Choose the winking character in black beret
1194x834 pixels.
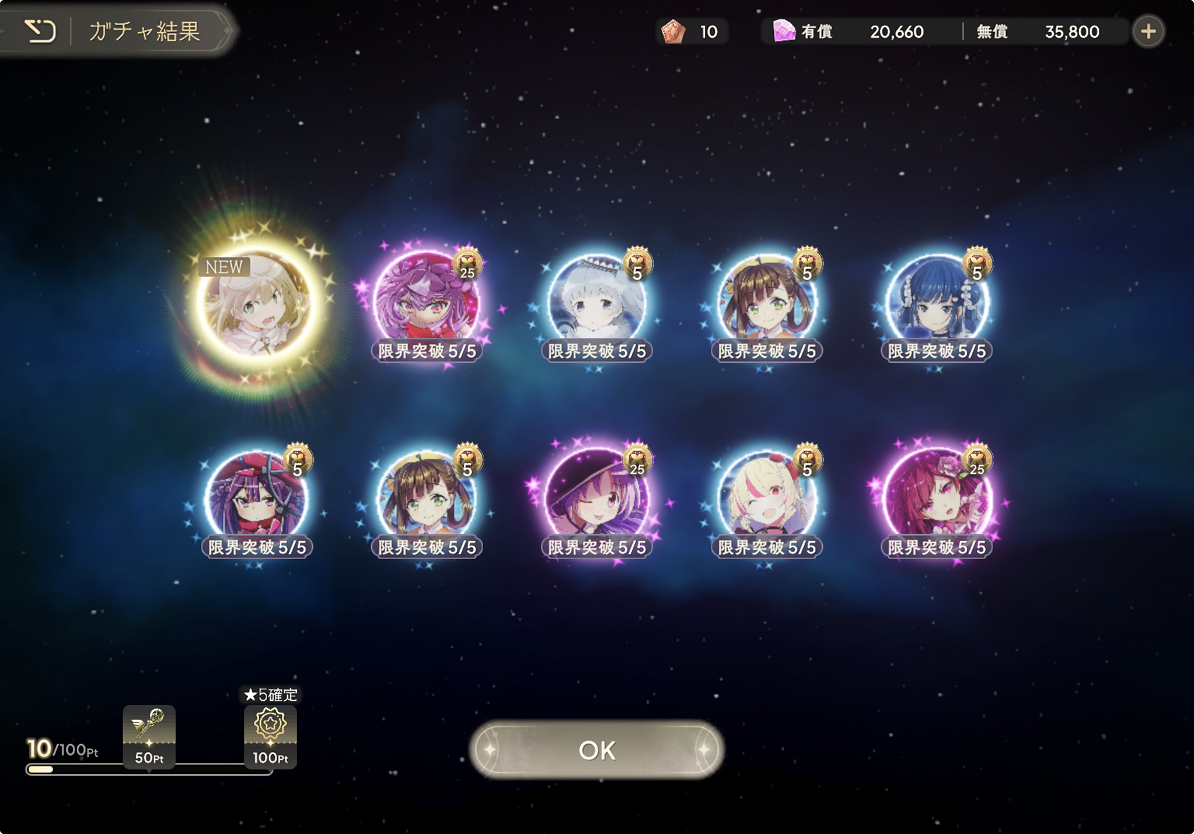[x=597, y=497]
